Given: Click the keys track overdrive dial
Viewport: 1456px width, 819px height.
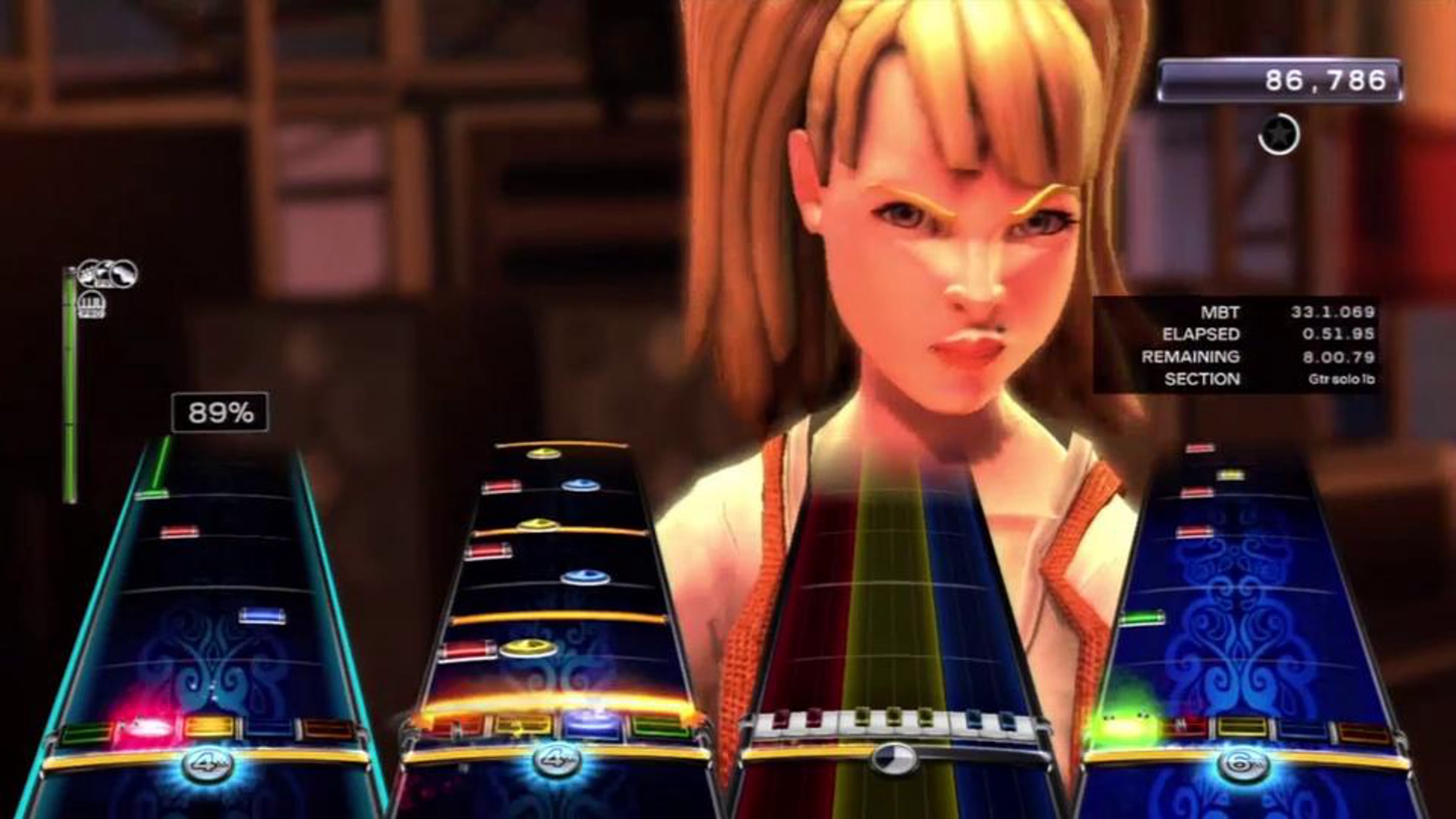Looking at the screenshot, I should pyautogui.click(x=893, y=758).
